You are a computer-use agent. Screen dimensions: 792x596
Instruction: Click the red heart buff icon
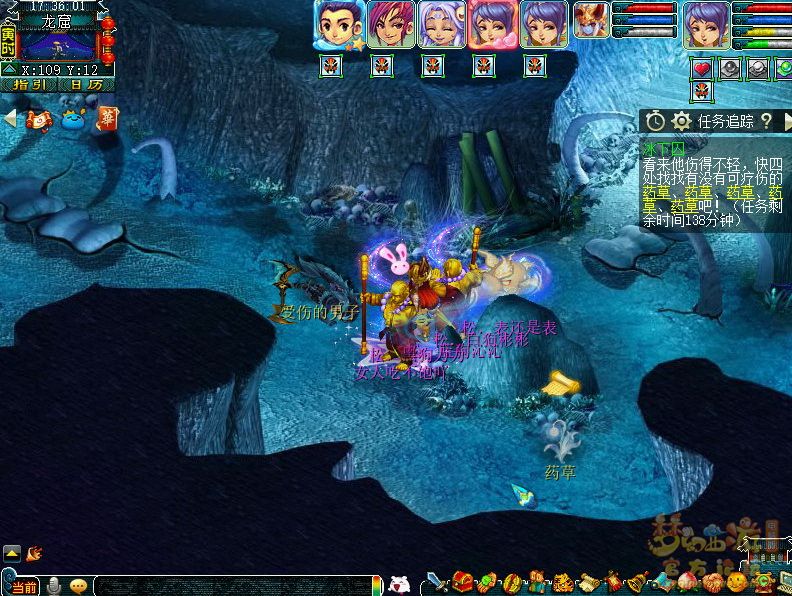[703, 68]
